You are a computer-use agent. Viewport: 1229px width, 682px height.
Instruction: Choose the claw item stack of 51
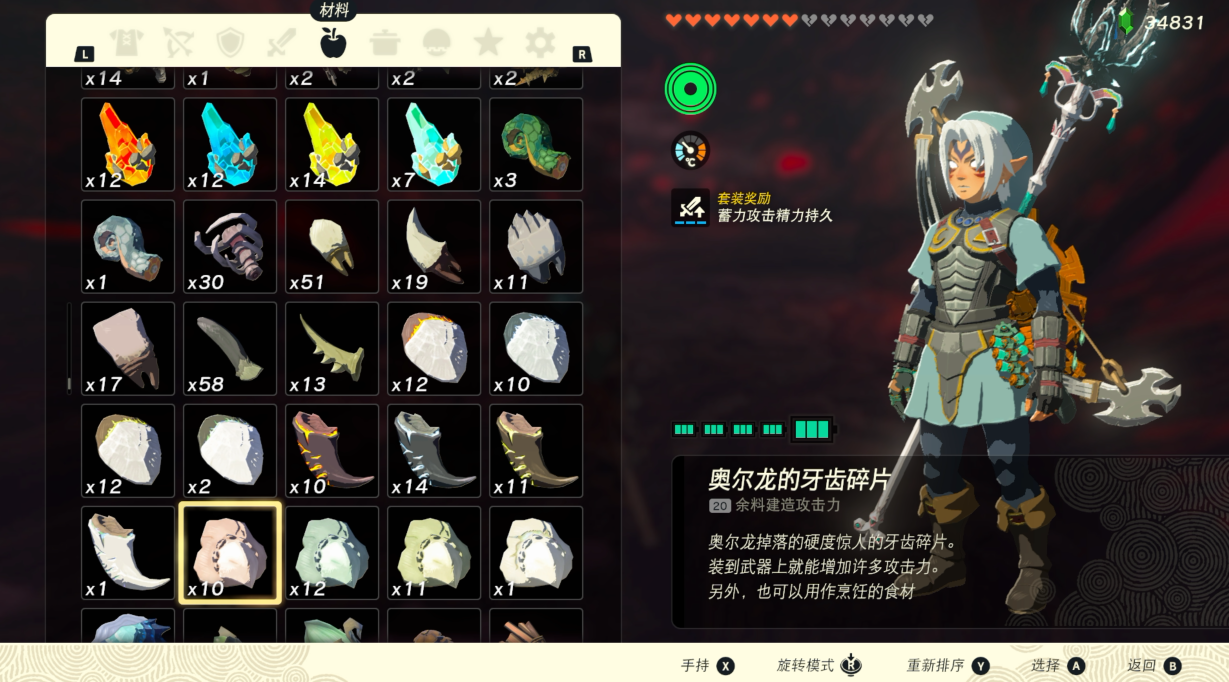point(332,247)
